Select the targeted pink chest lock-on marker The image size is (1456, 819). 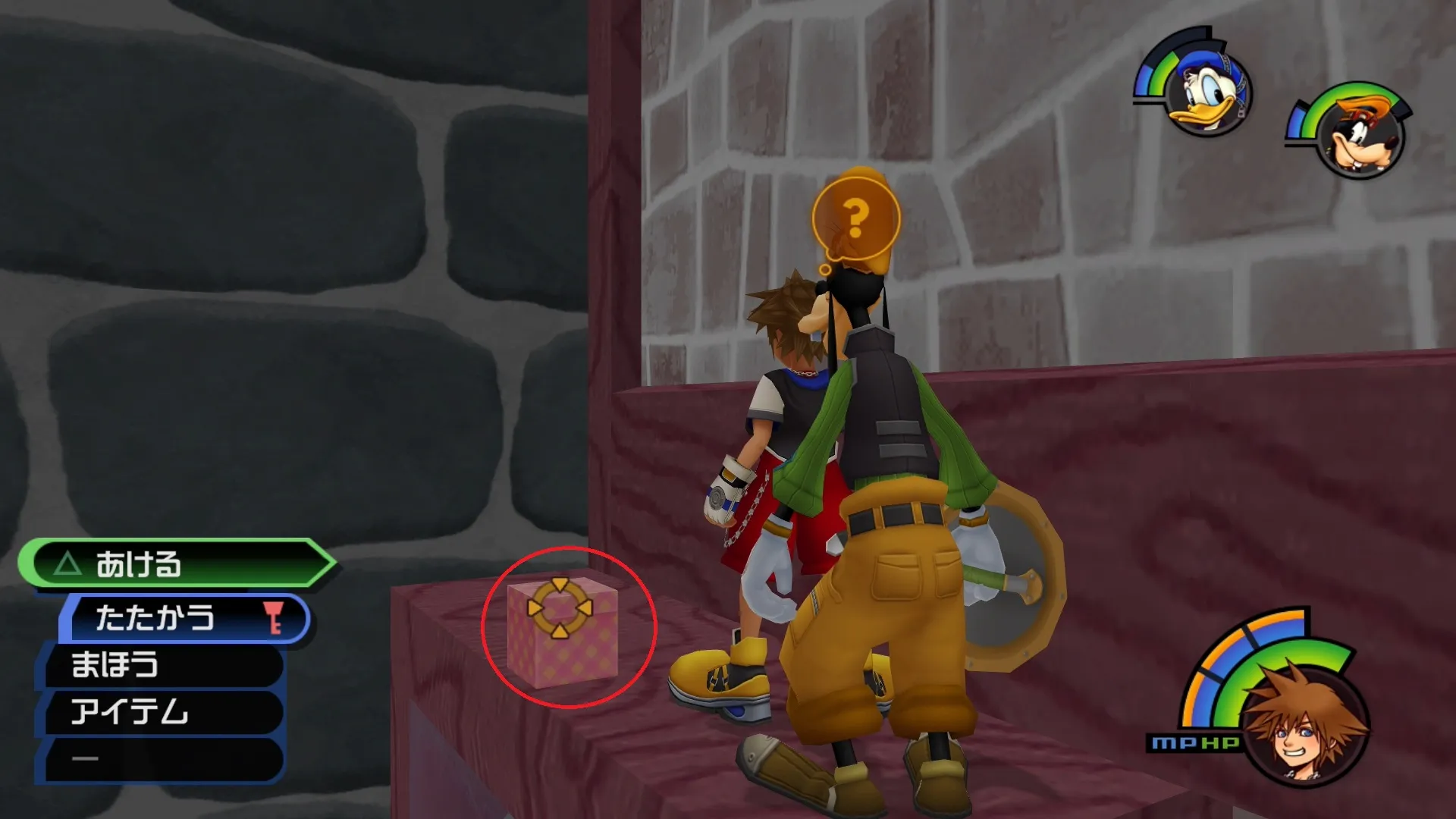click(560, 607)
